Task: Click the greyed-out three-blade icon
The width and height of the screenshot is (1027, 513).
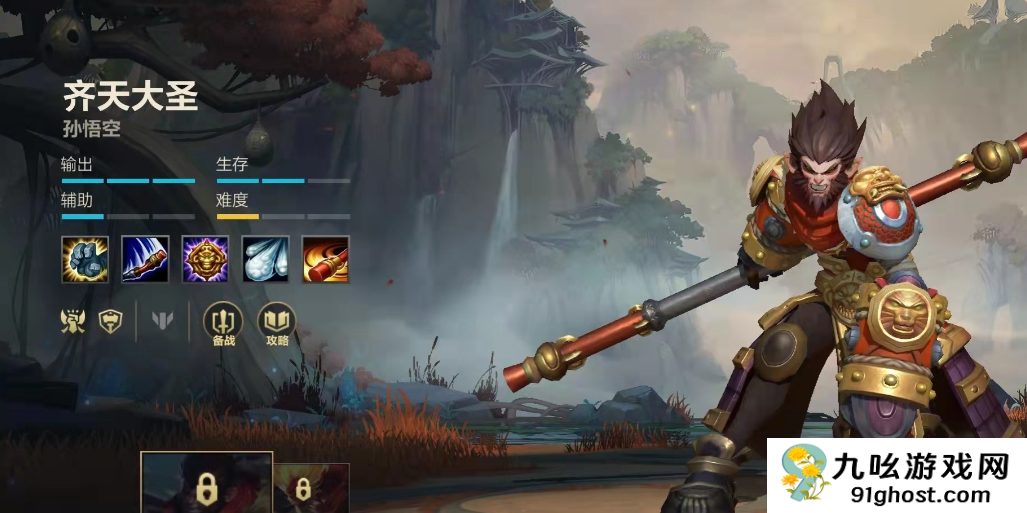Action: coord(162,321)
